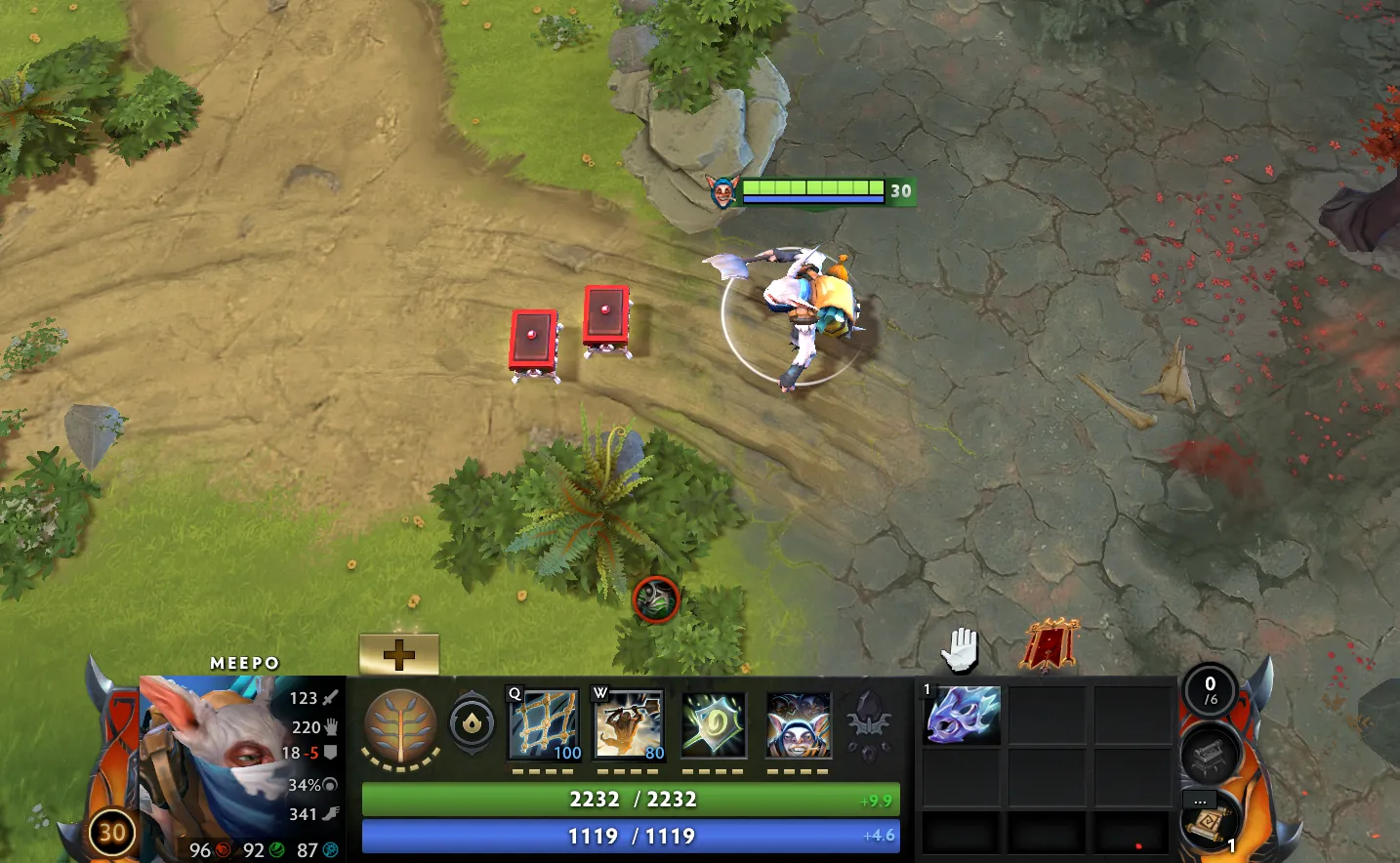1400x863 pixels.
Task: Click the neutral item counter showing 0/6
Action: (1214, 690)
